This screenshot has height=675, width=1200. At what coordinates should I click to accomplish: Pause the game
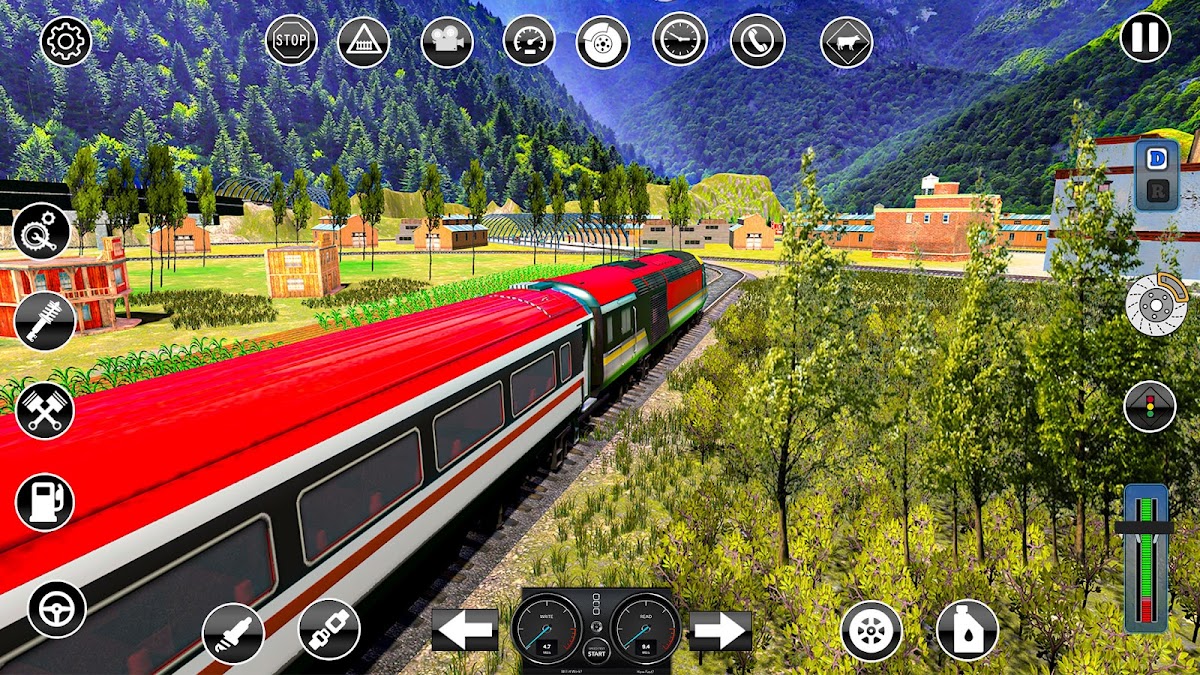[x=1145, y=38]
